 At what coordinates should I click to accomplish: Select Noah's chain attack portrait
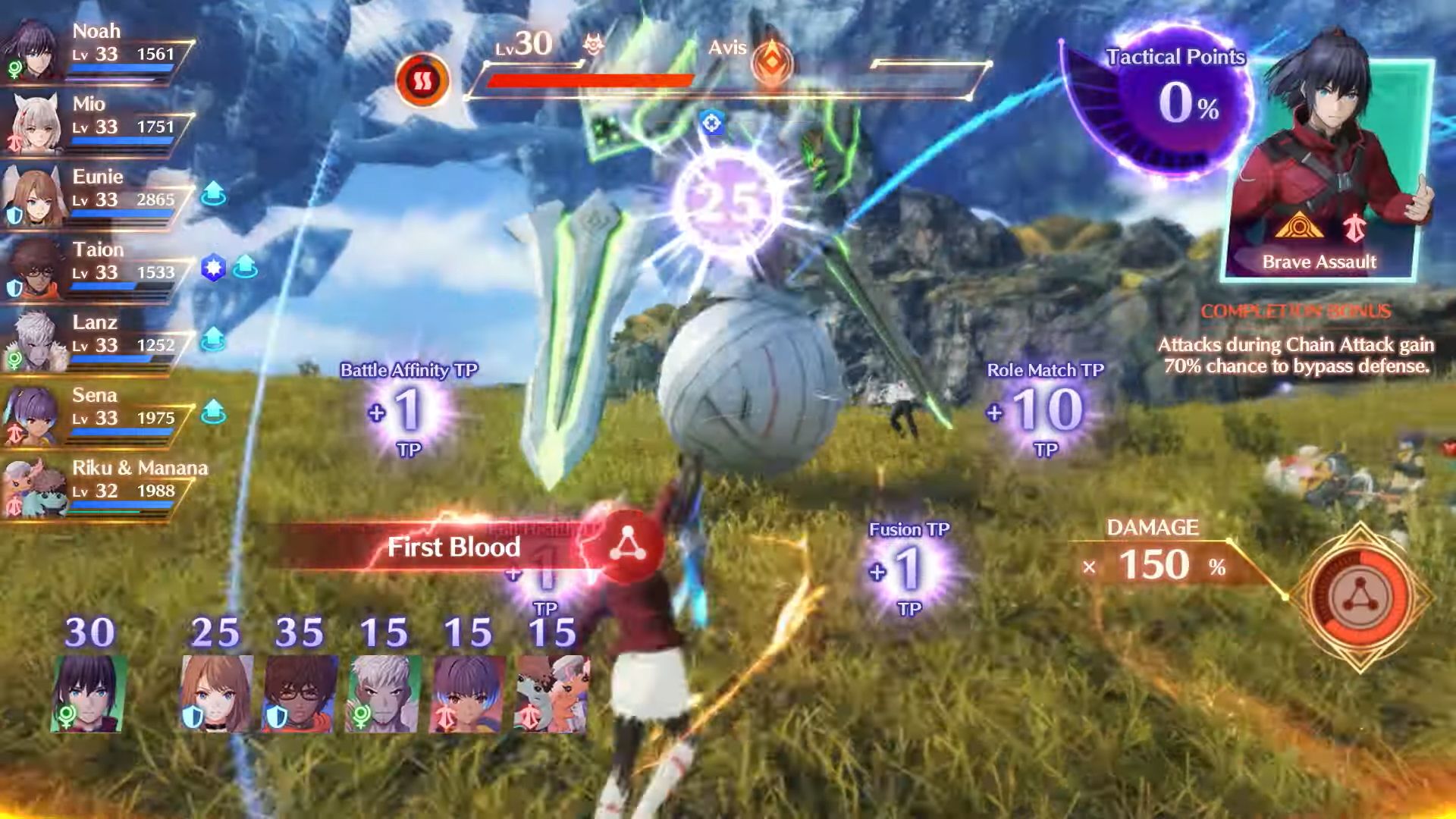(88, 692)
